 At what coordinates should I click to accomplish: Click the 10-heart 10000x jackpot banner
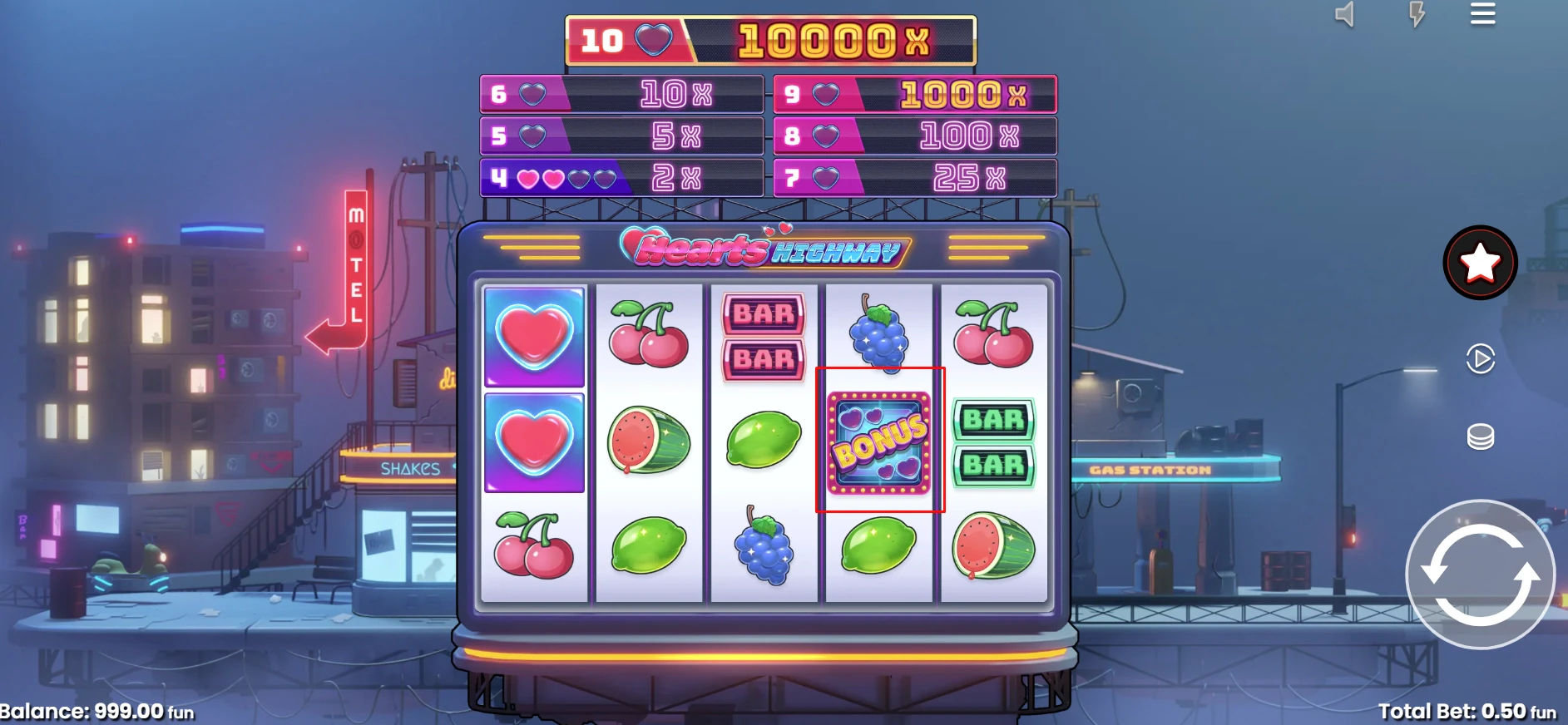770,39
